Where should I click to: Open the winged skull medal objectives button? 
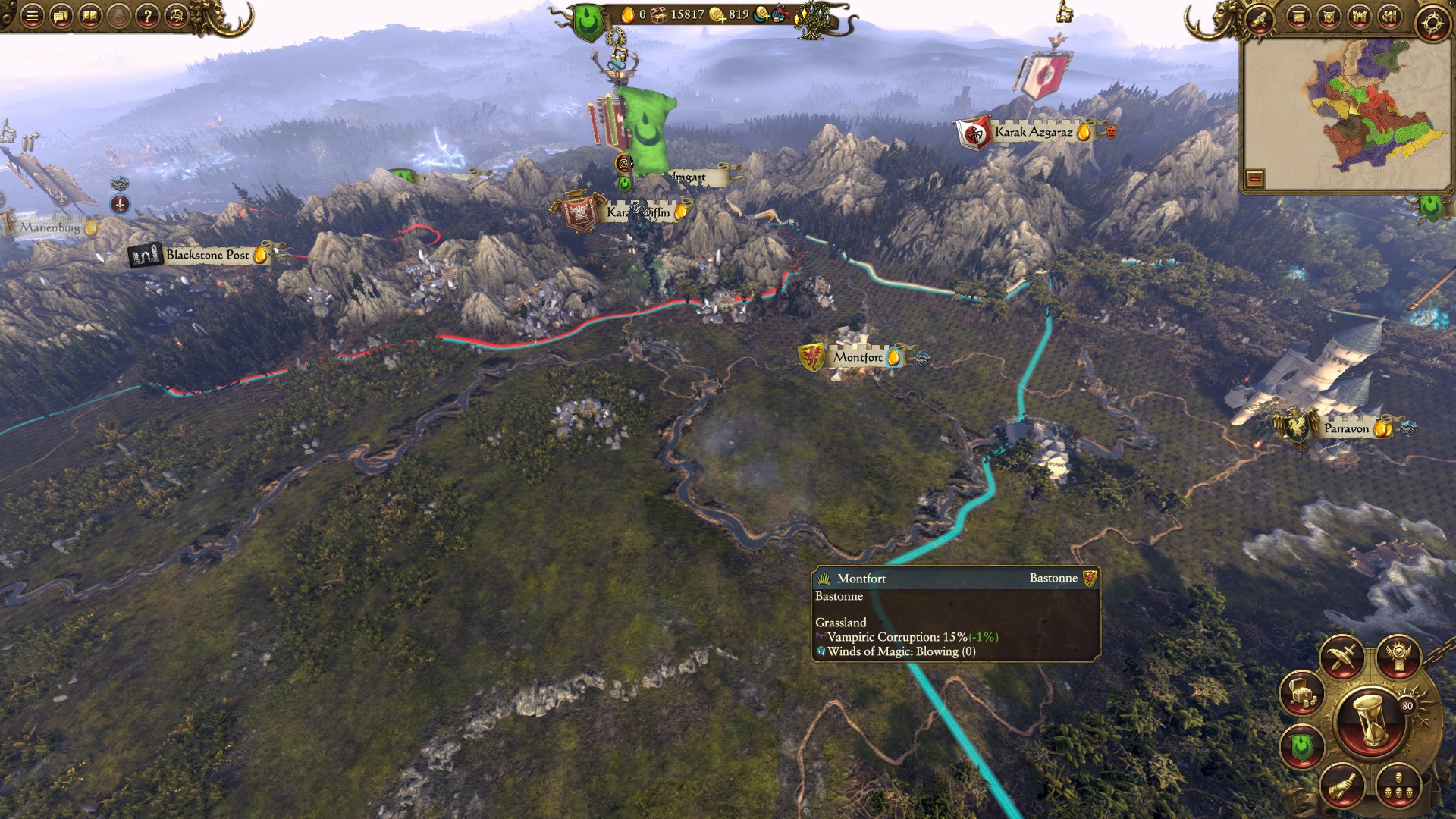[x=1398, y=657]
